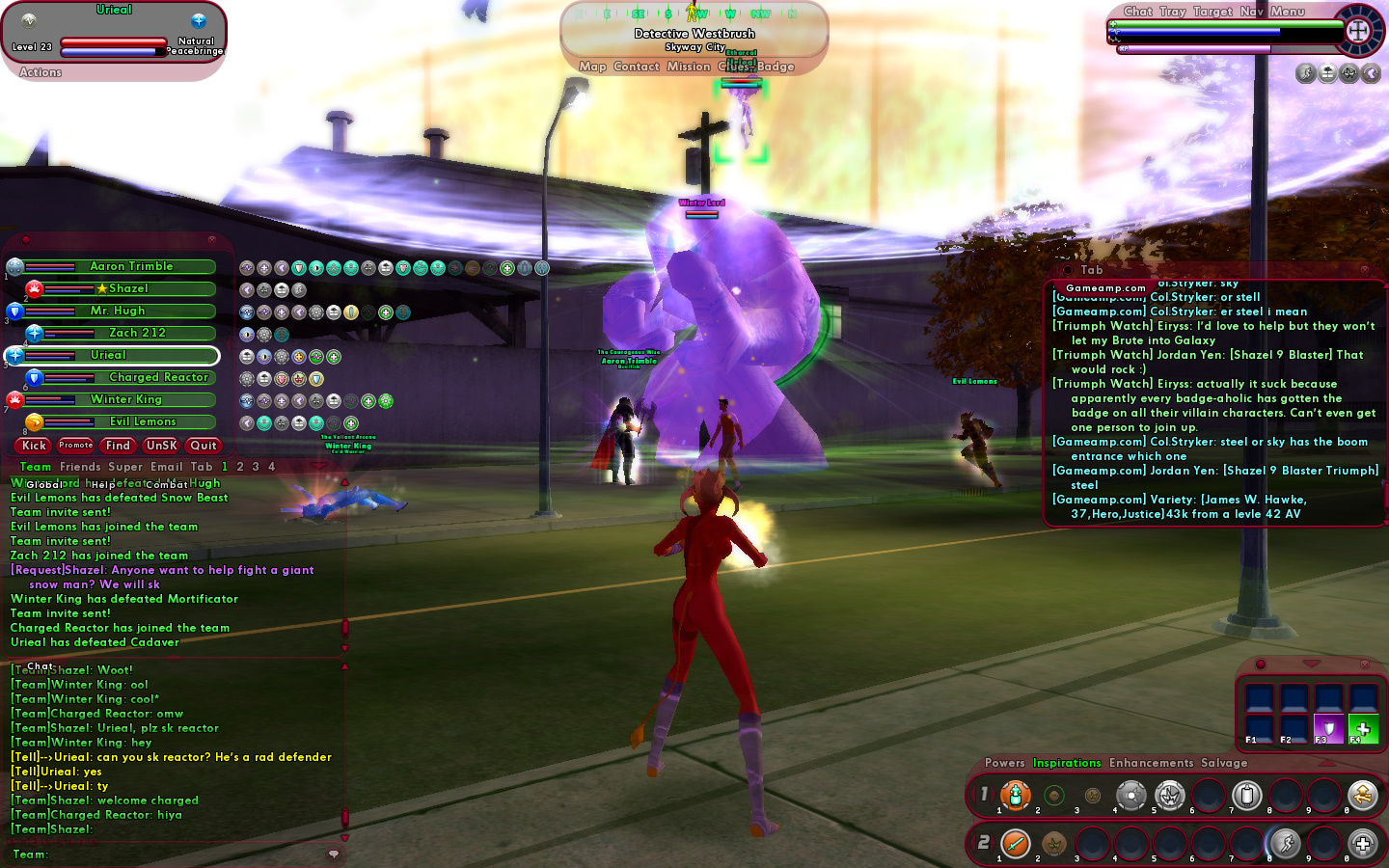Select team leader Shazel in team list
1389x868 pixels.
128,288
